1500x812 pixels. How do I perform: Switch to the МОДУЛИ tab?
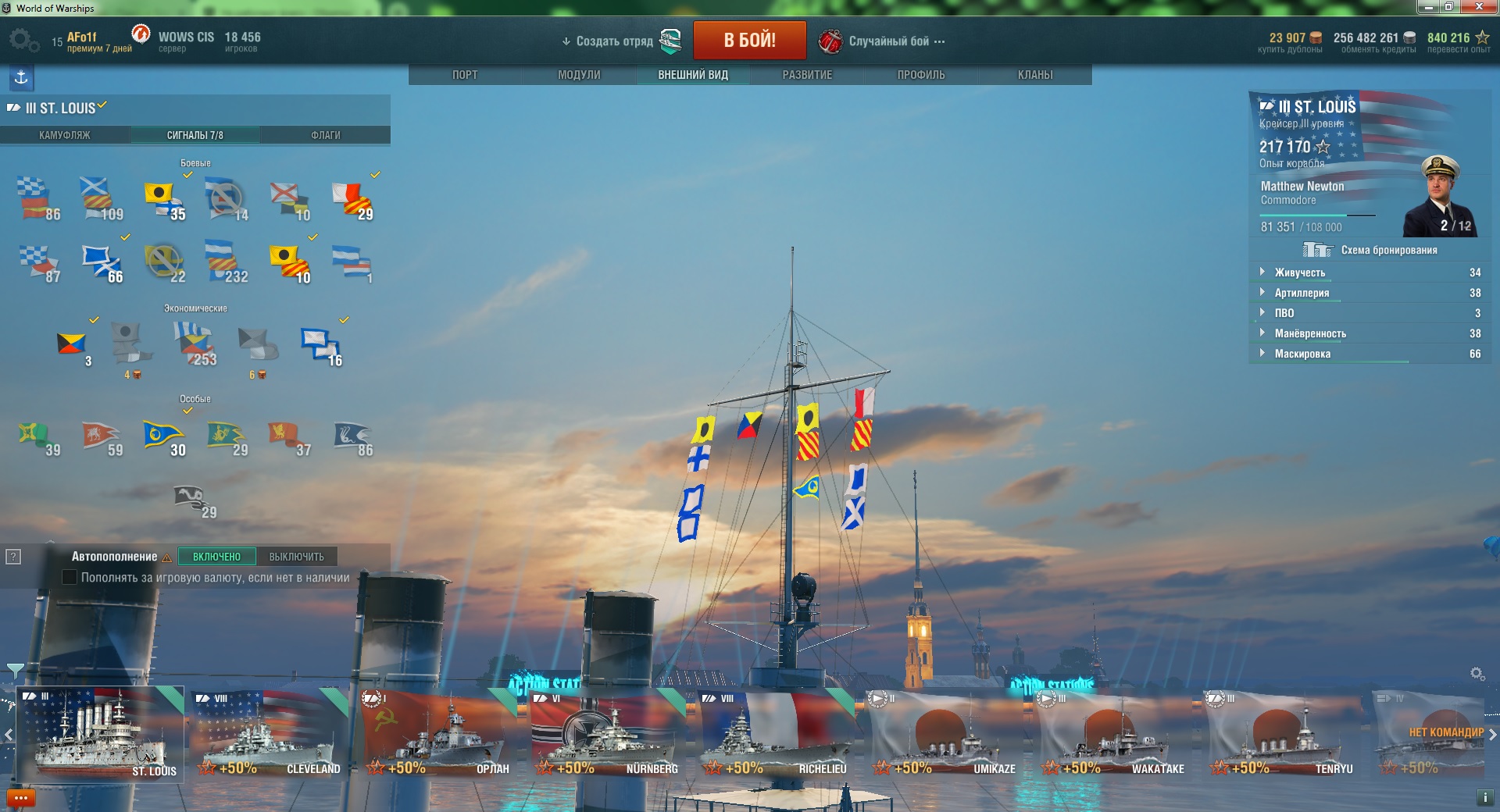[579, 75]
